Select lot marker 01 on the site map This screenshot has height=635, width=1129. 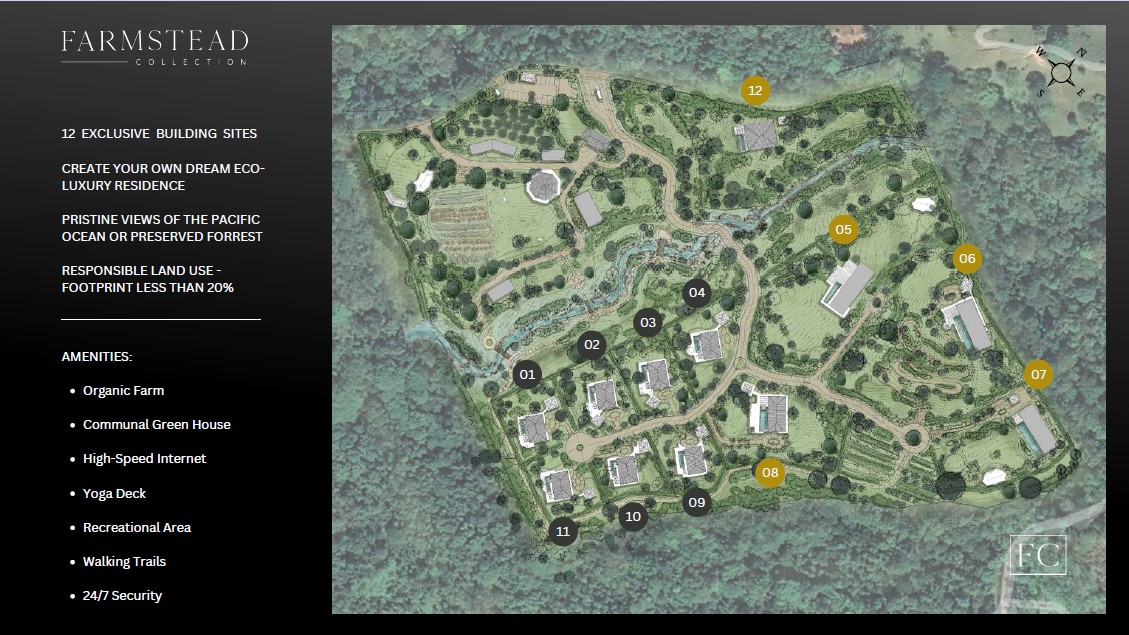pyautogui.click(x=528, y=375)
